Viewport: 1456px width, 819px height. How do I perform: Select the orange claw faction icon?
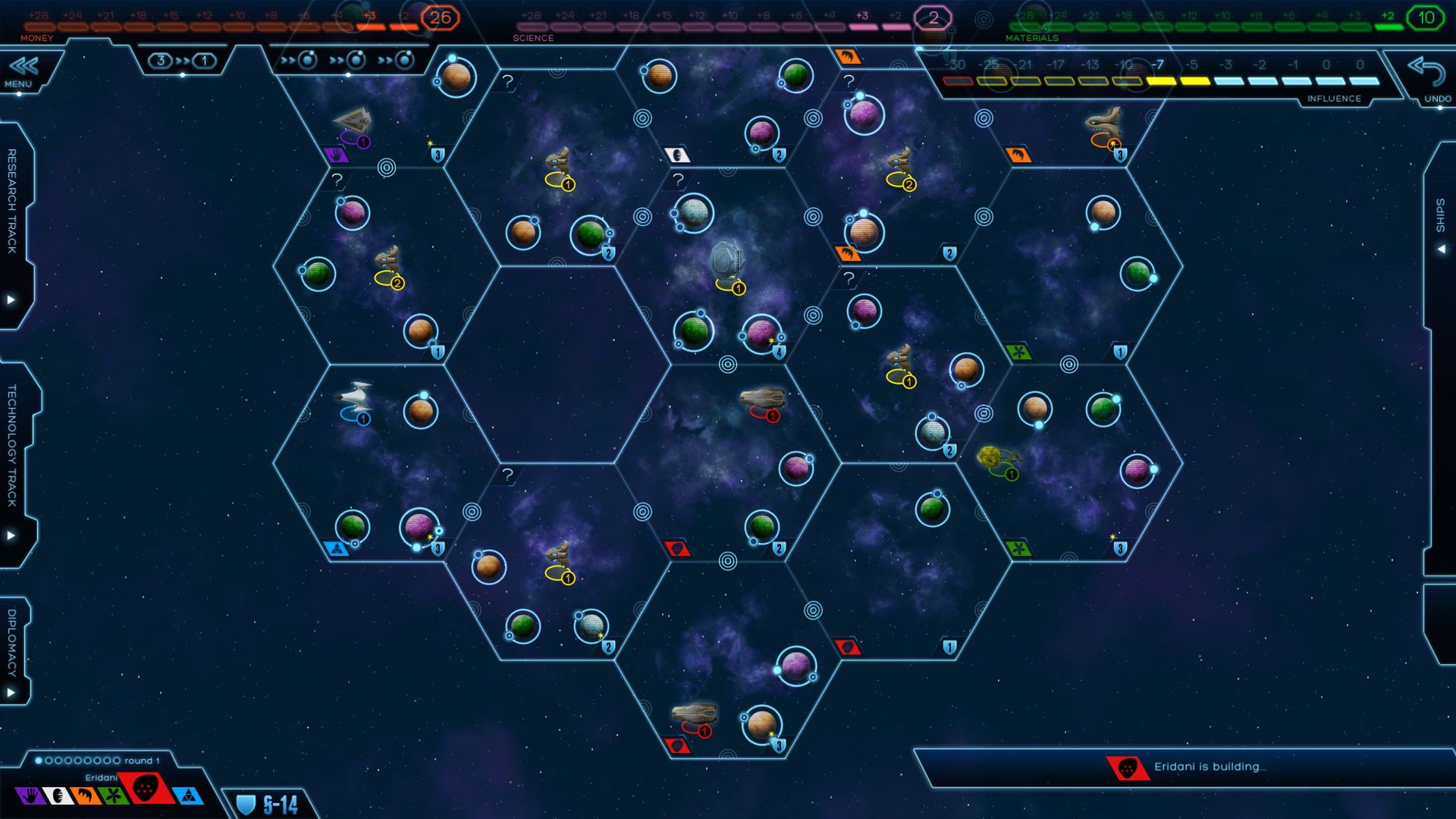coord(85,795)
